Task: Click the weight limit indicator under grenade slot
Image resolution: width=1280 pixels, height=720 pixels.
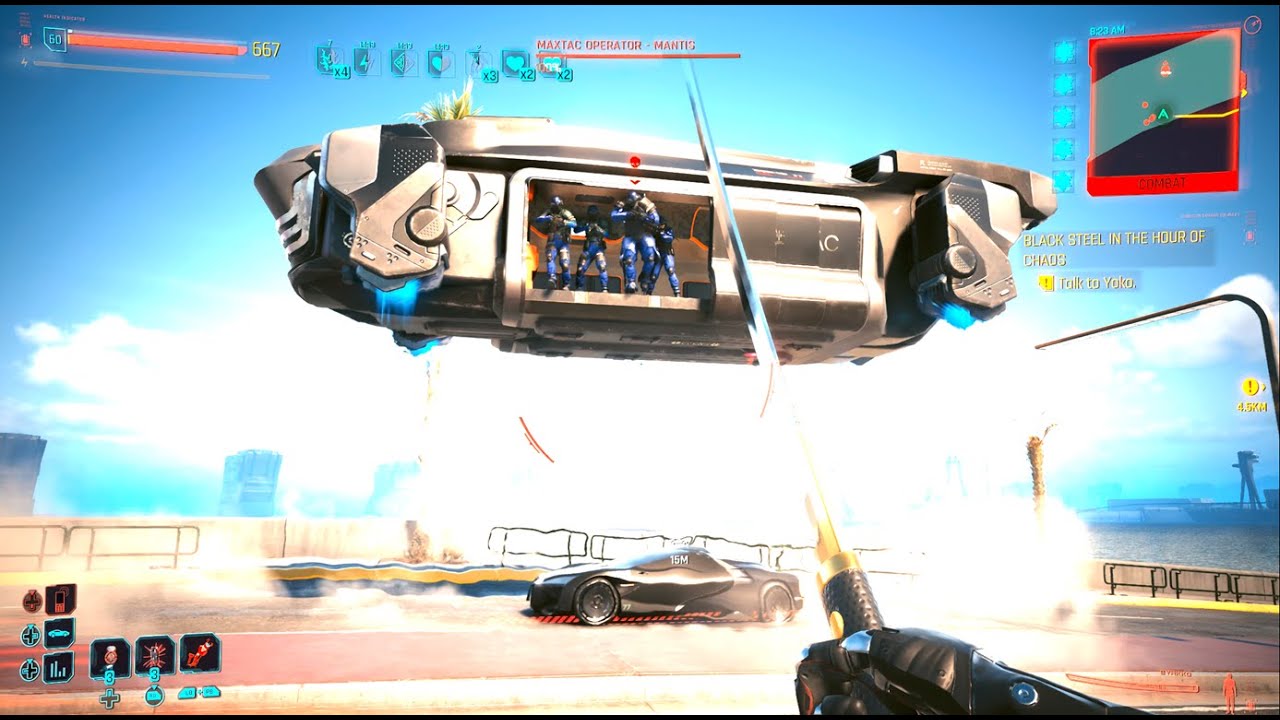Action: [153, 696]
